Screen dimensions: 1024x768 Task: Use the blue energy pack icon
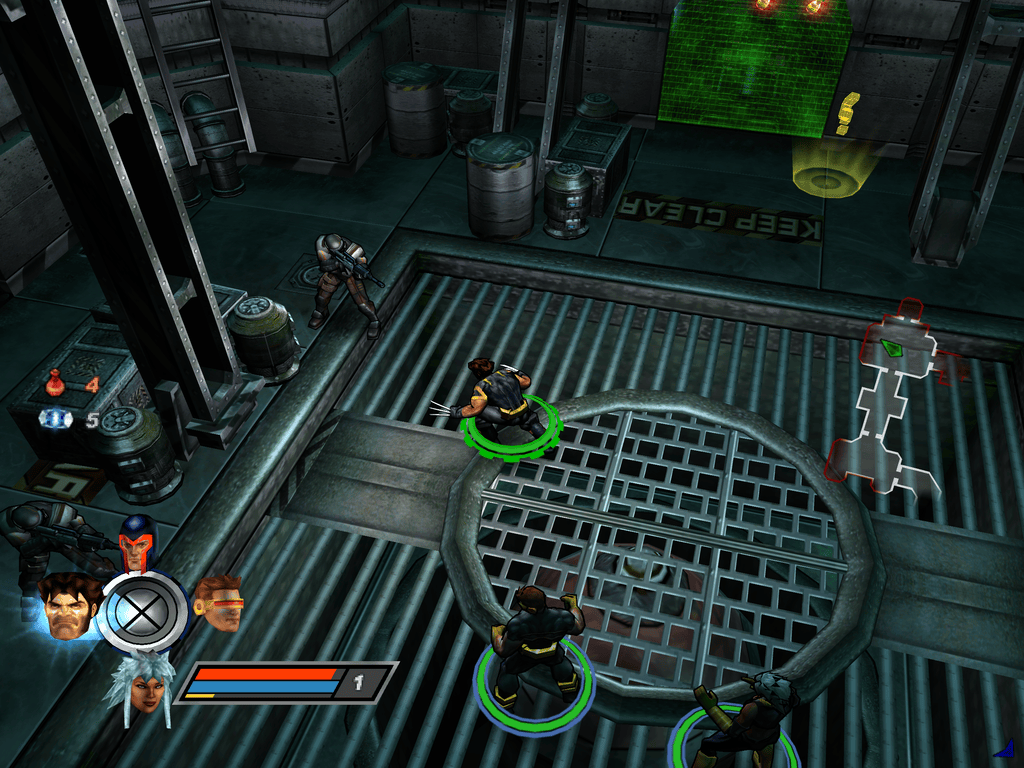[x=56, y=419]
